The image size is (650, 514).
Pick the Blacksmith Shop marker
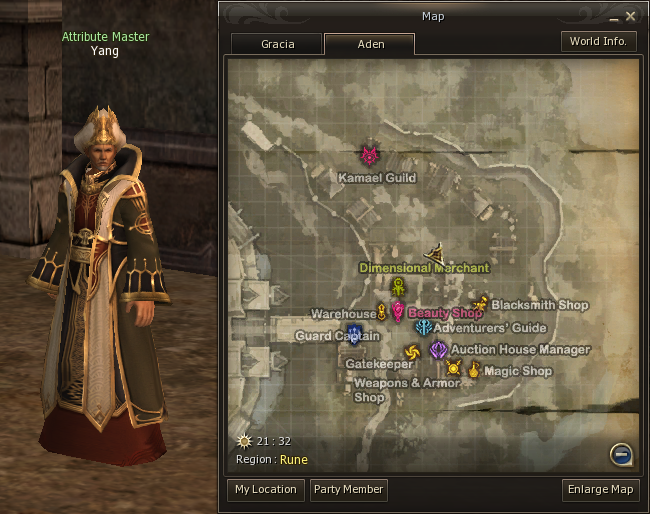click(481, 304)
